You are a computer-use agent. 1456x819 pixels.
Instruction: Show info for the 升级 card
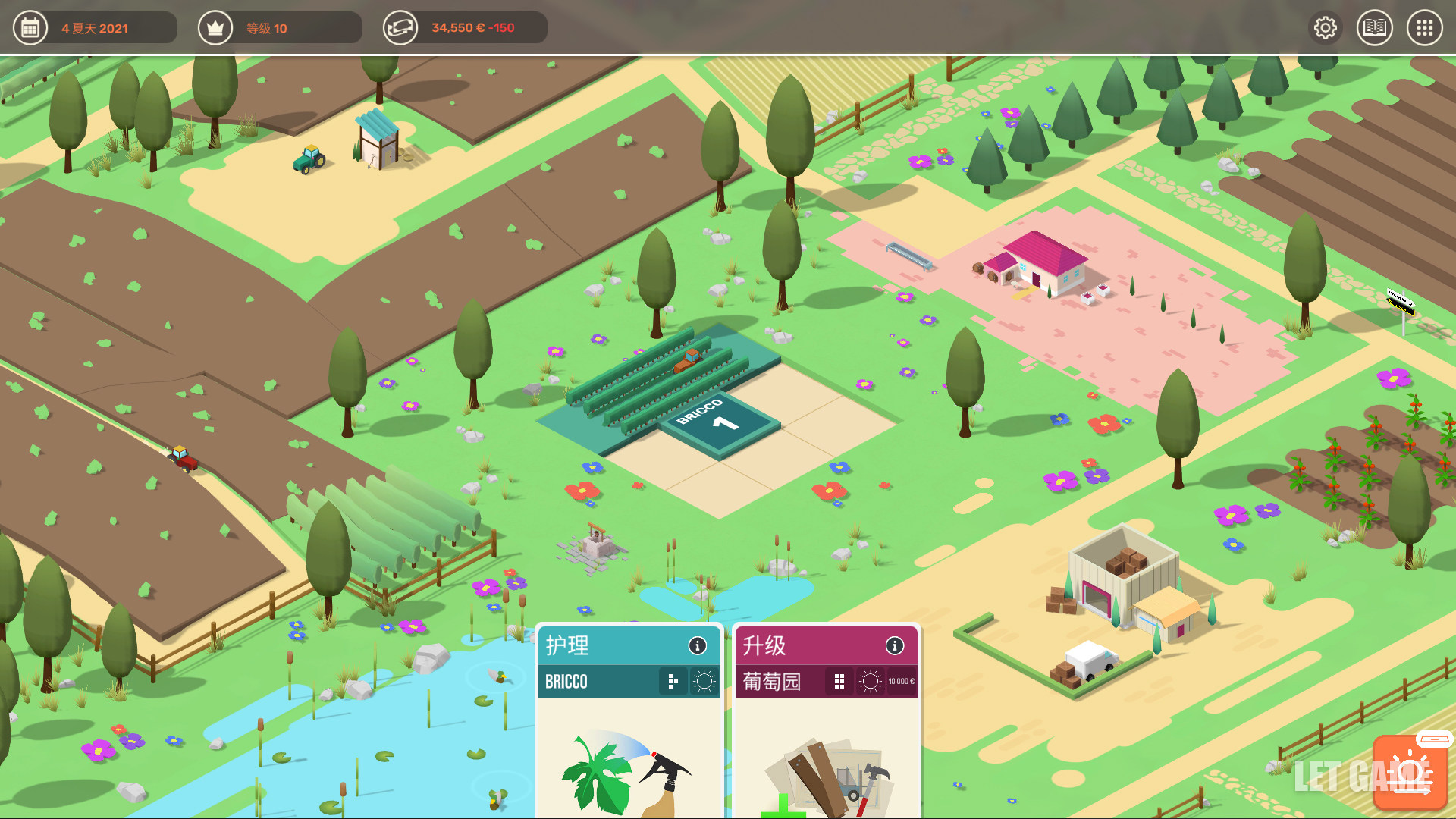[895, 645]
